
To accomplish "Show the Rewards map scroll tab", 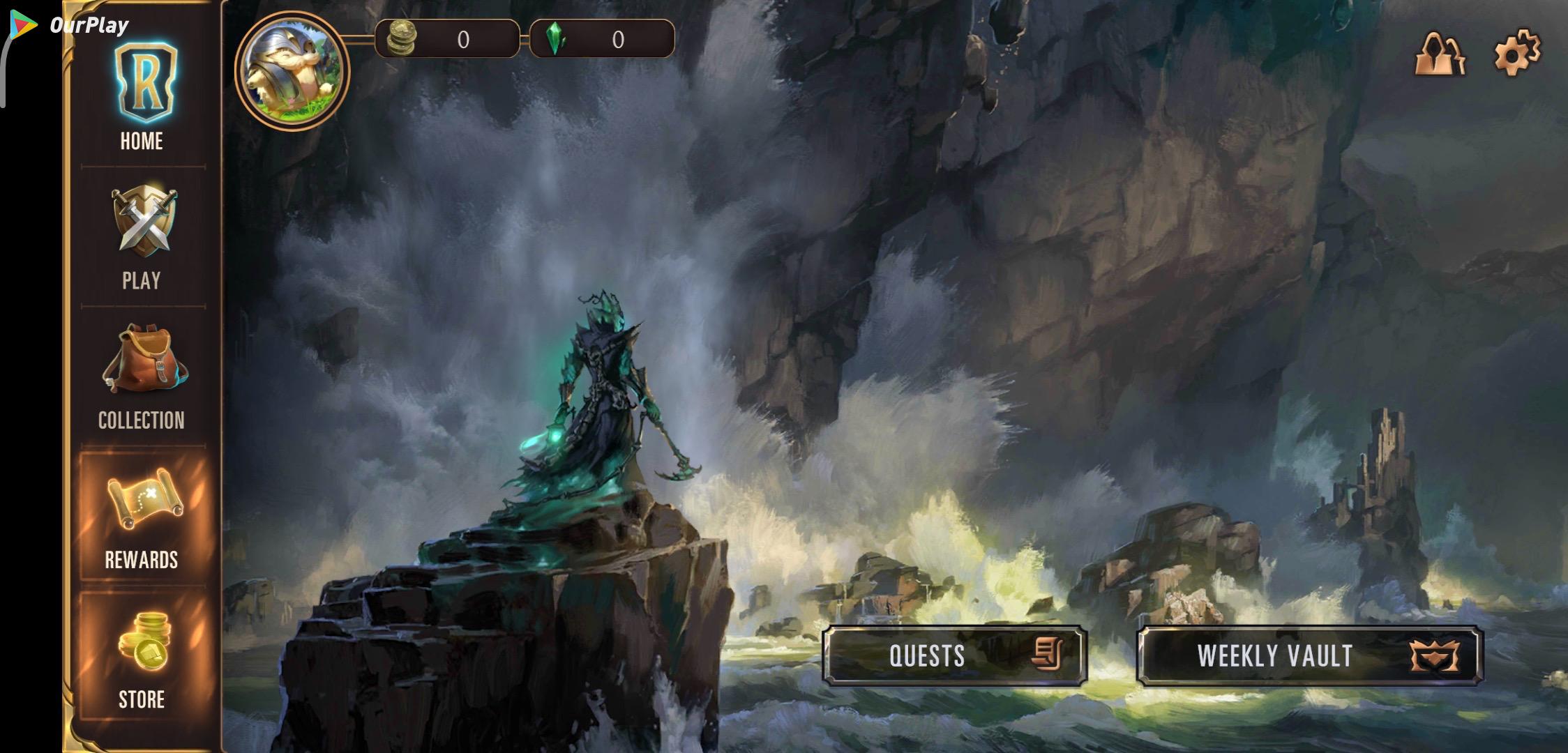I will (142, 517).
